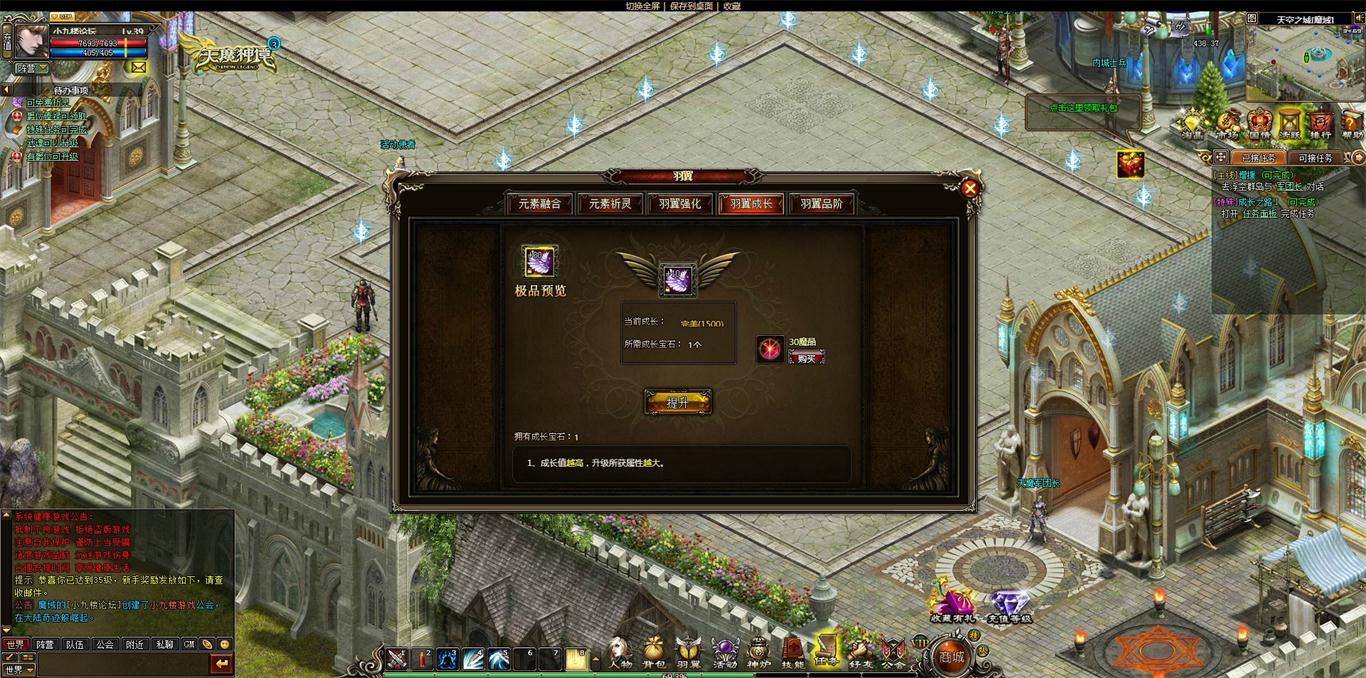This screenshot has height=678, width=1366.
Task: Close the 羽翼 wing panel
Action: 969,187
